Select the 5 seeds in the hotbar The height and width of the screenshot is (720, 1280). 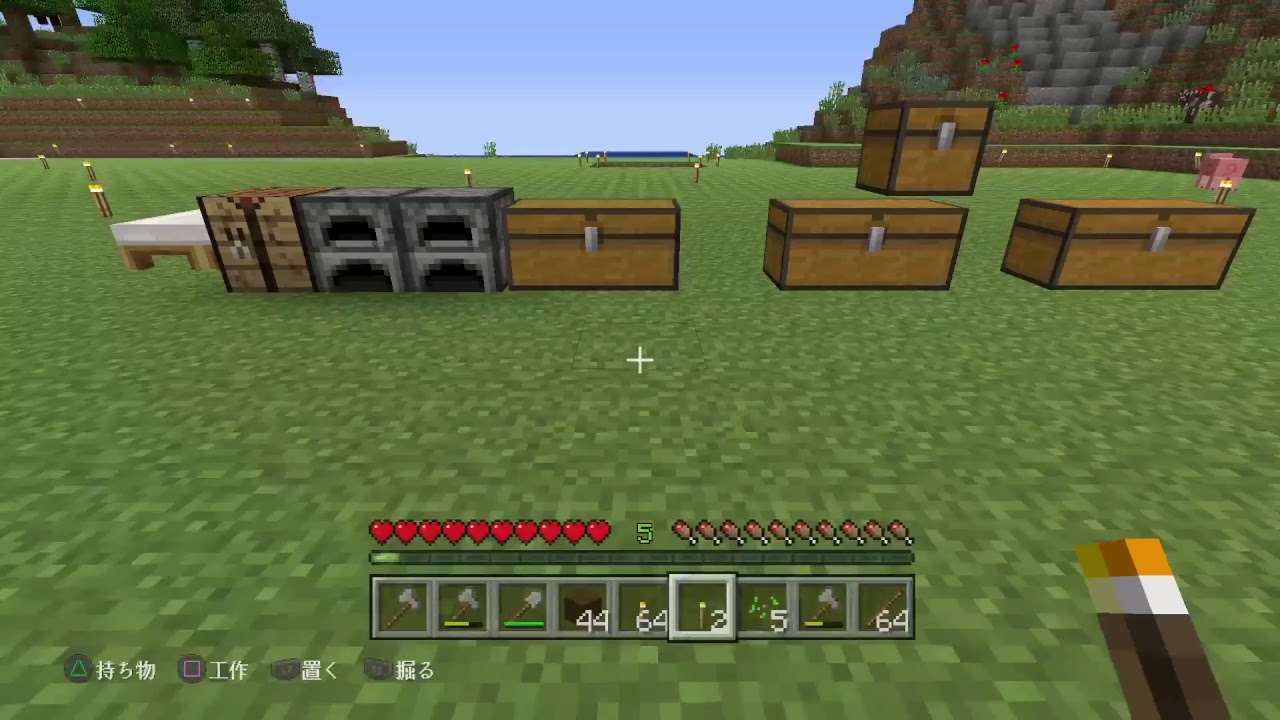(763, 605)
